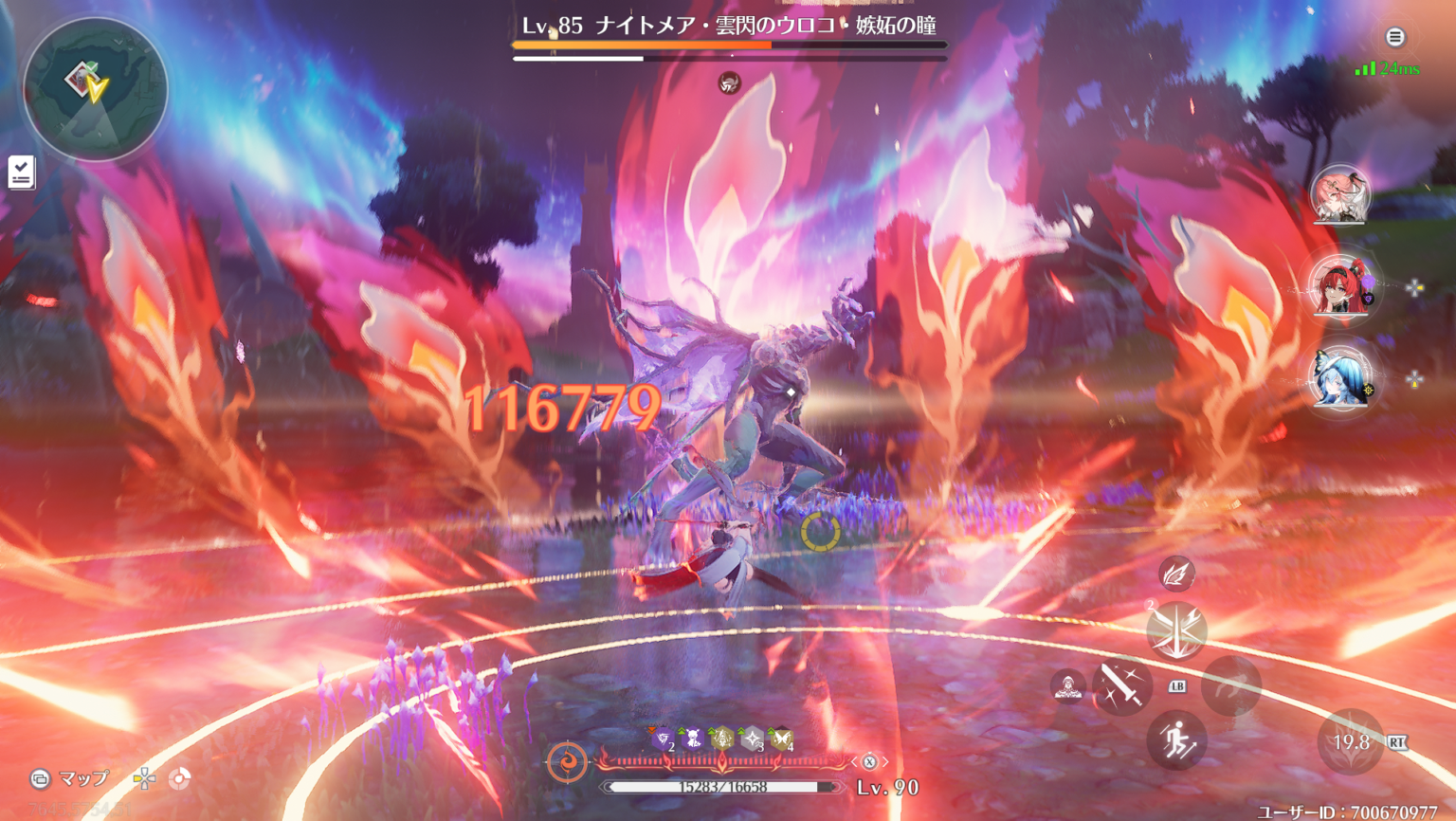Open the hamburger menu icon

pyautogui.click(x=1394, y=37)
